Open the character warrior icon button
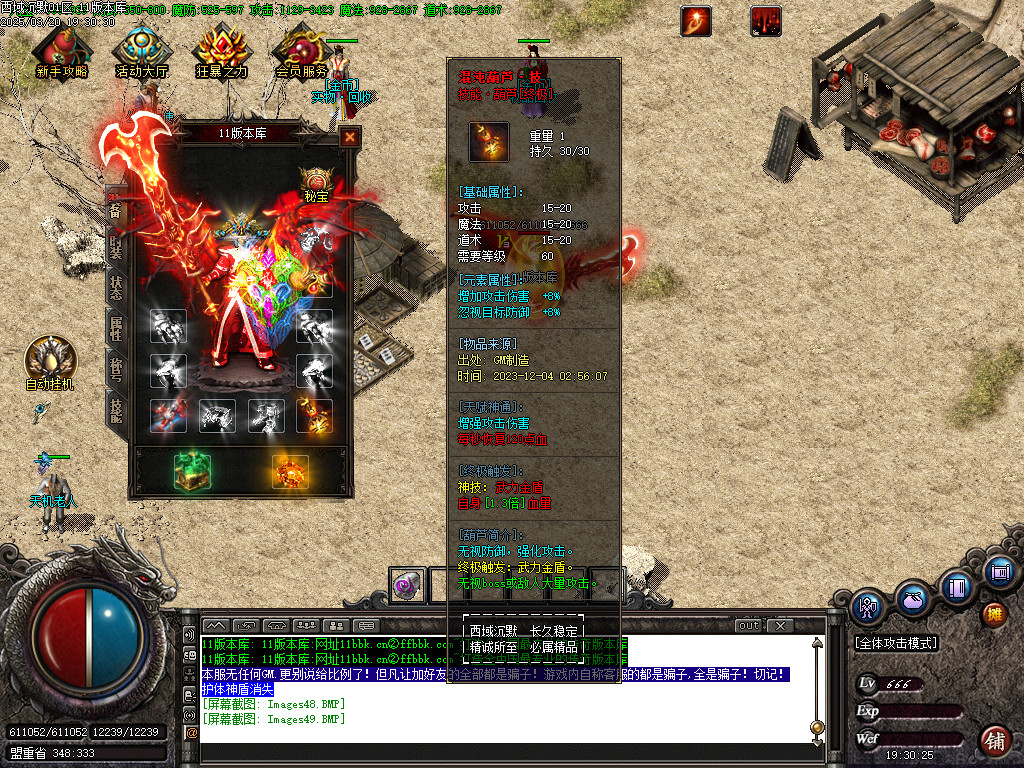The height and width of the screenshot is (768, 1024). [867, 606]
